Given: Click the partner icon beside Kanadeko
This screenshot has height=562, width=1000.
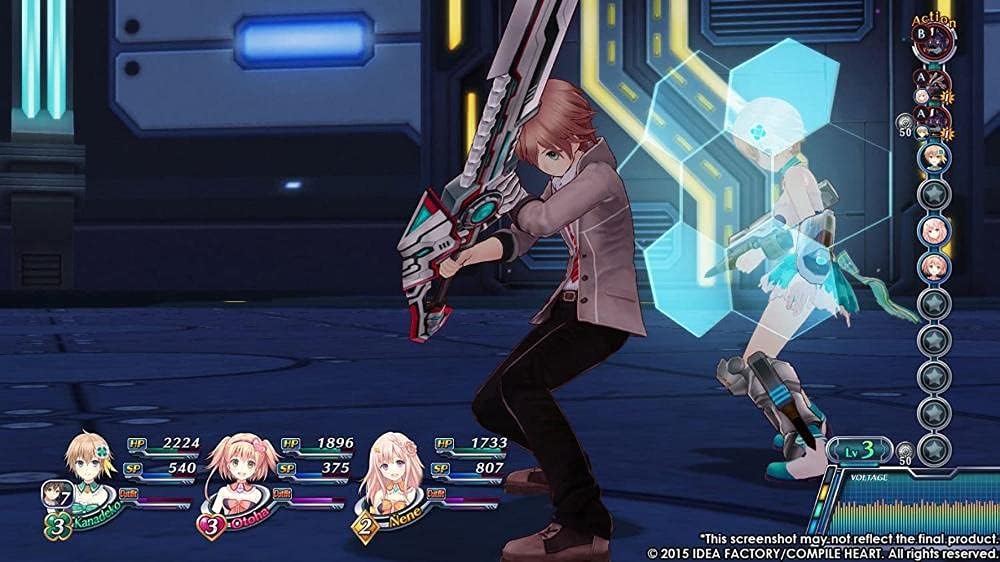Looking at the screenshot, I should pos(54,493).
